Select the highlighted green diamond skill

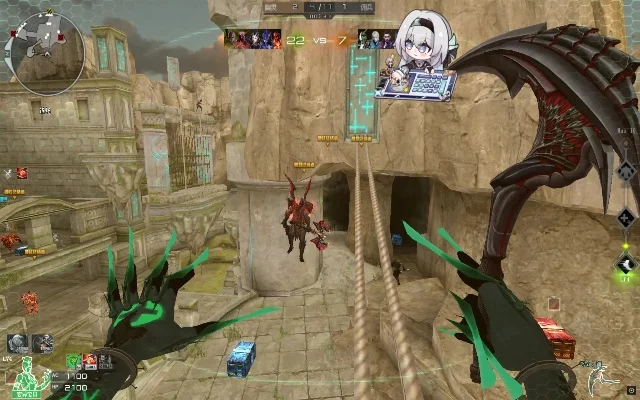625,265
